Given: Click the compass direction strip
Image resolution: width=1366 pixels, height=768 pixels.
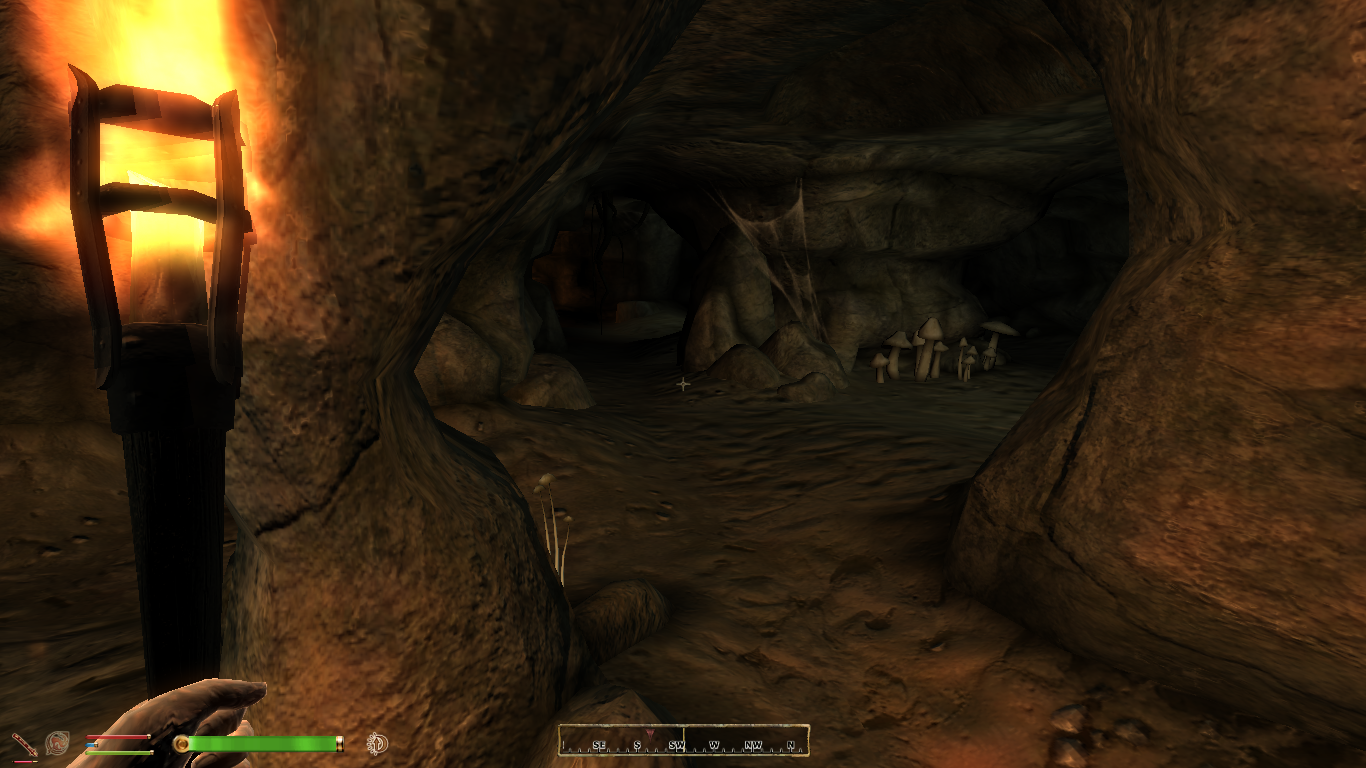Looking at the screenshot, I should pos(684,741).
